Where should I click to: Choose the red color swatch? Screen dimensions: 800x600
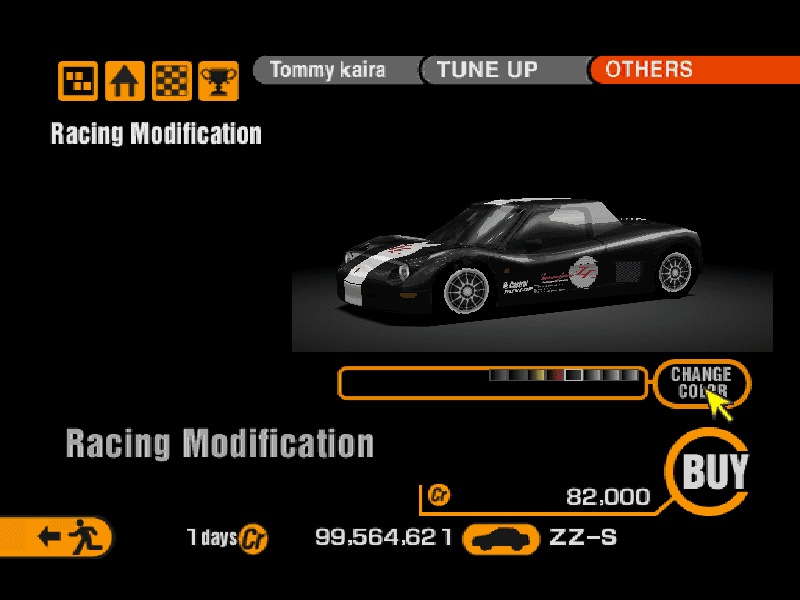tap(556, 376)
